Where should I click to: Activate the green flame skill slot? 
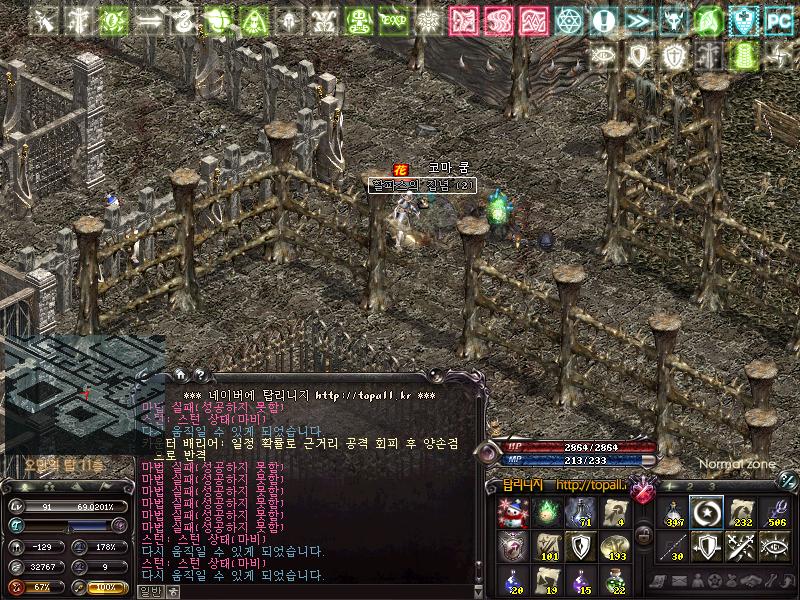(546, 513)
